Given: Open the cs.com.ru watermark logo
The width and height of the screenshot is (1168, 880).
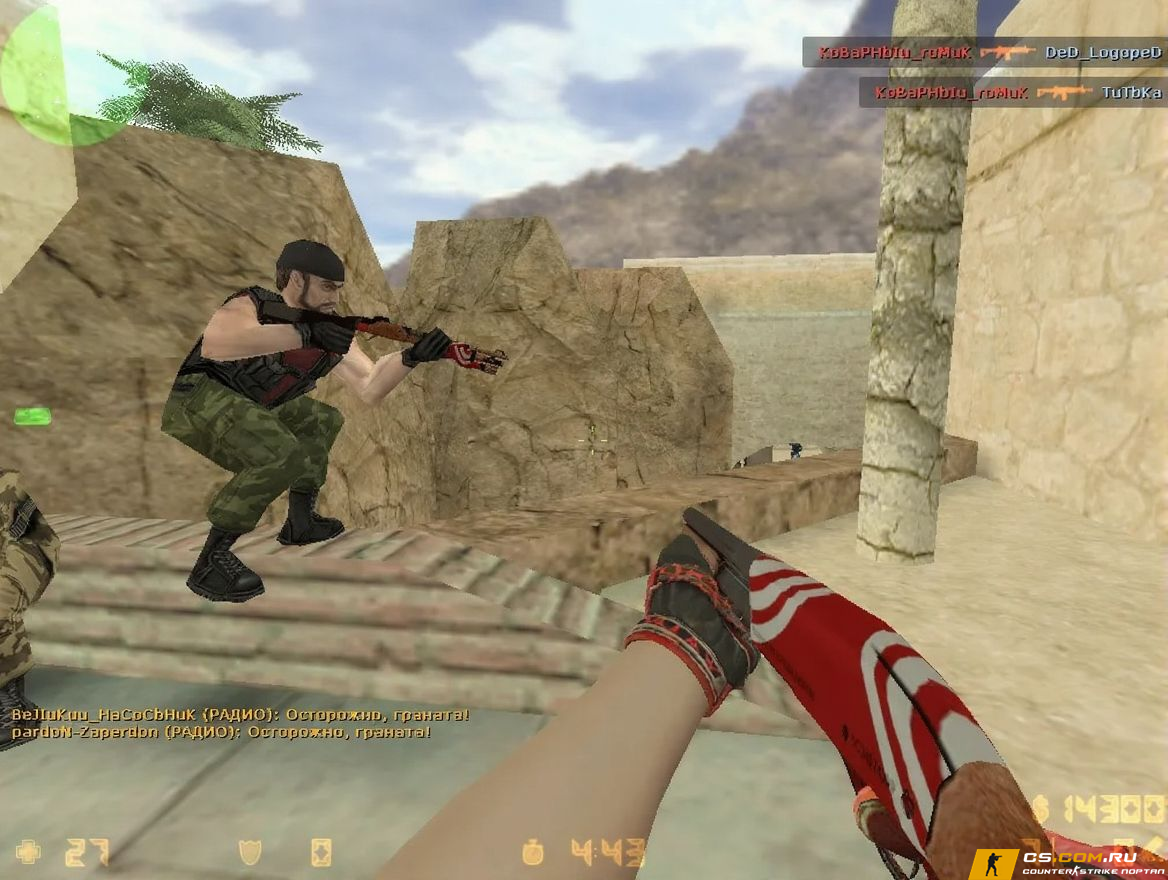Looking at the screenshot, I should [1068, 863].
